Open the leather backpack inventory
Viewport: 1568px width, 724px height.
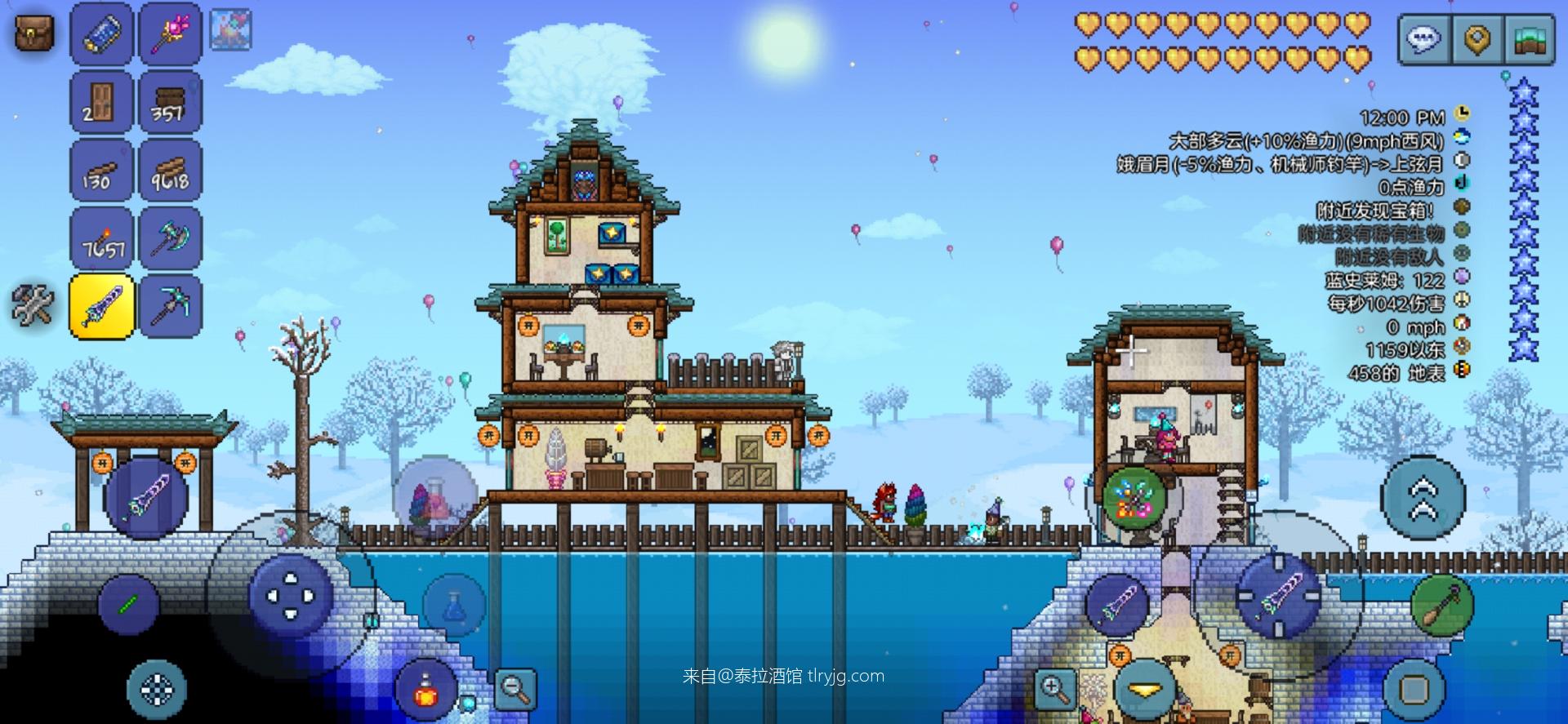tap(34, 32)
